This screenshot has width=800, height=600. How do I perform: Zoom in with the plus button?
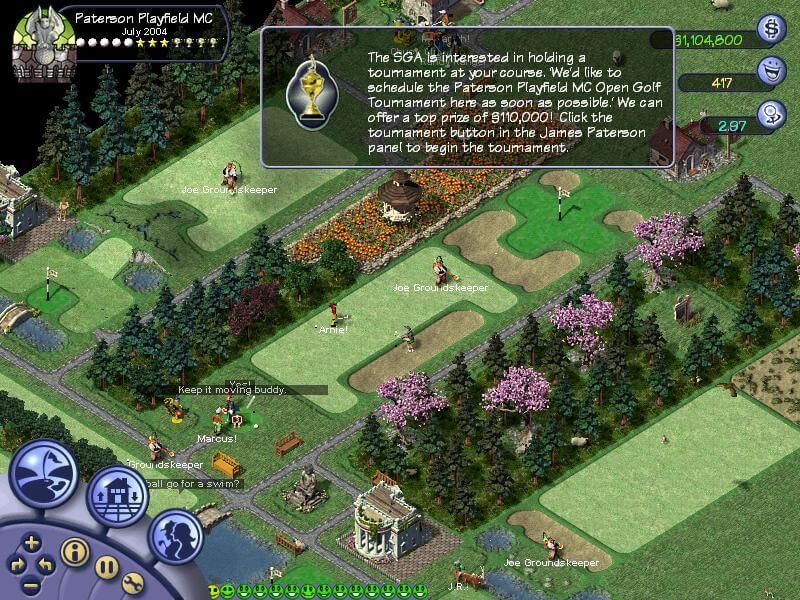(x=31, y=543)
